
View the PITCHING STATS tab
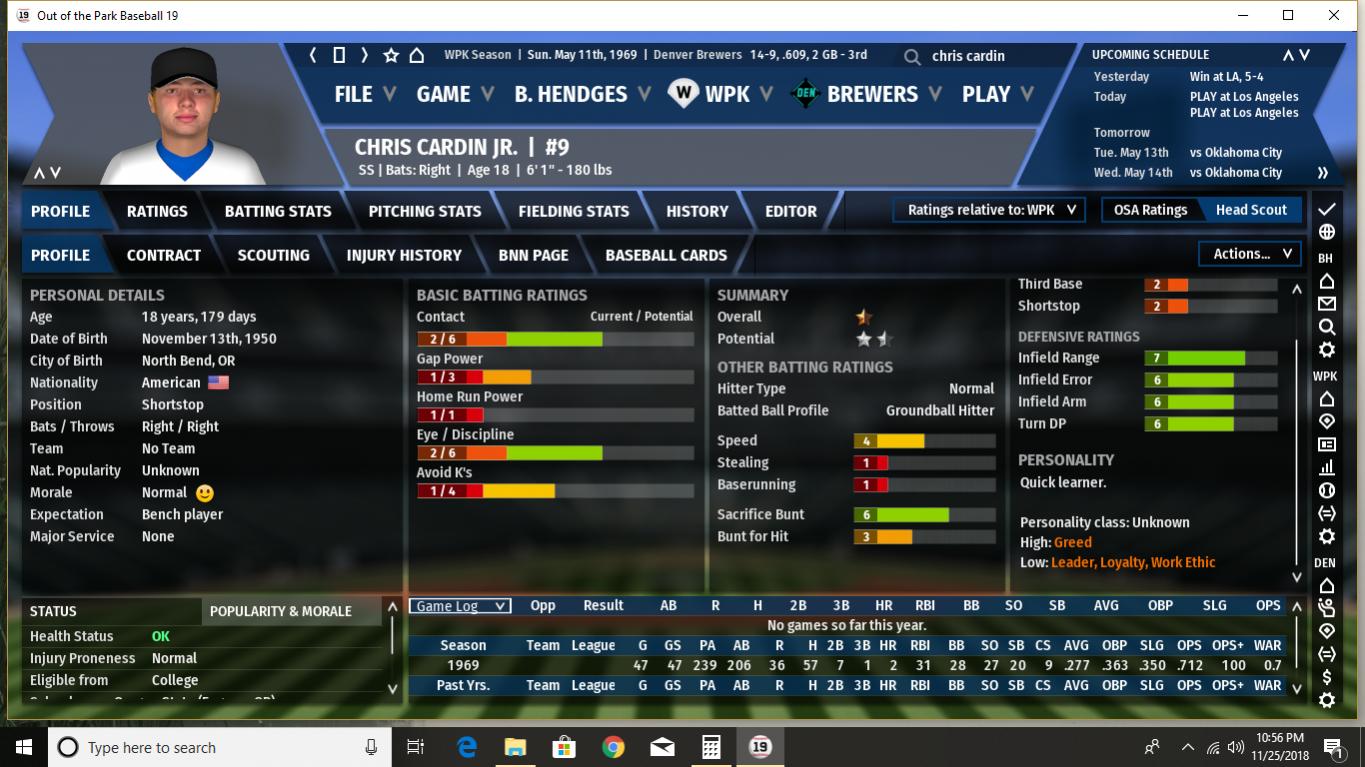coord(425,211)
